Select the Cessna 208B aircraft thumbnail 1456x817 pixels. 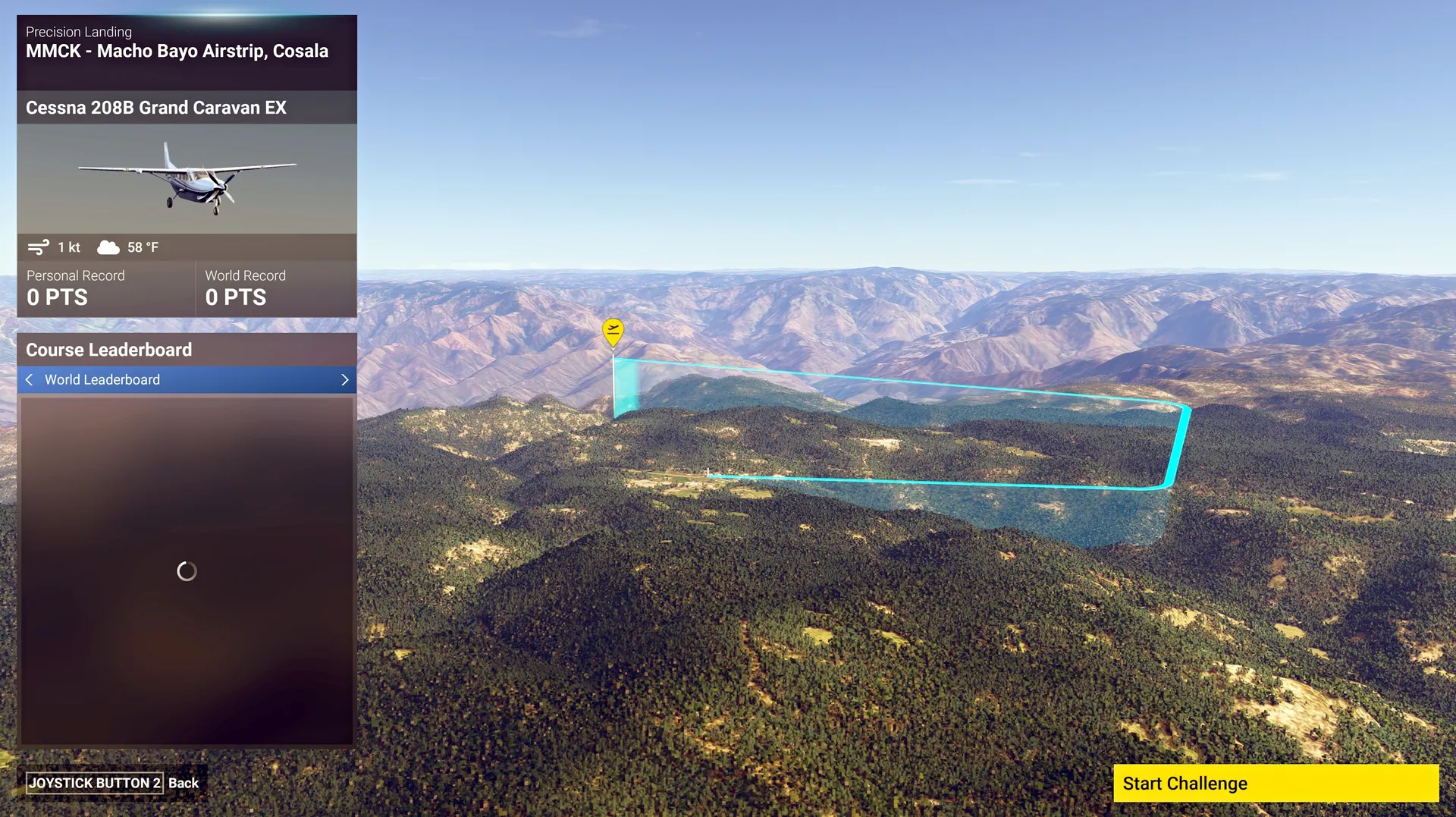click(187, 179)
